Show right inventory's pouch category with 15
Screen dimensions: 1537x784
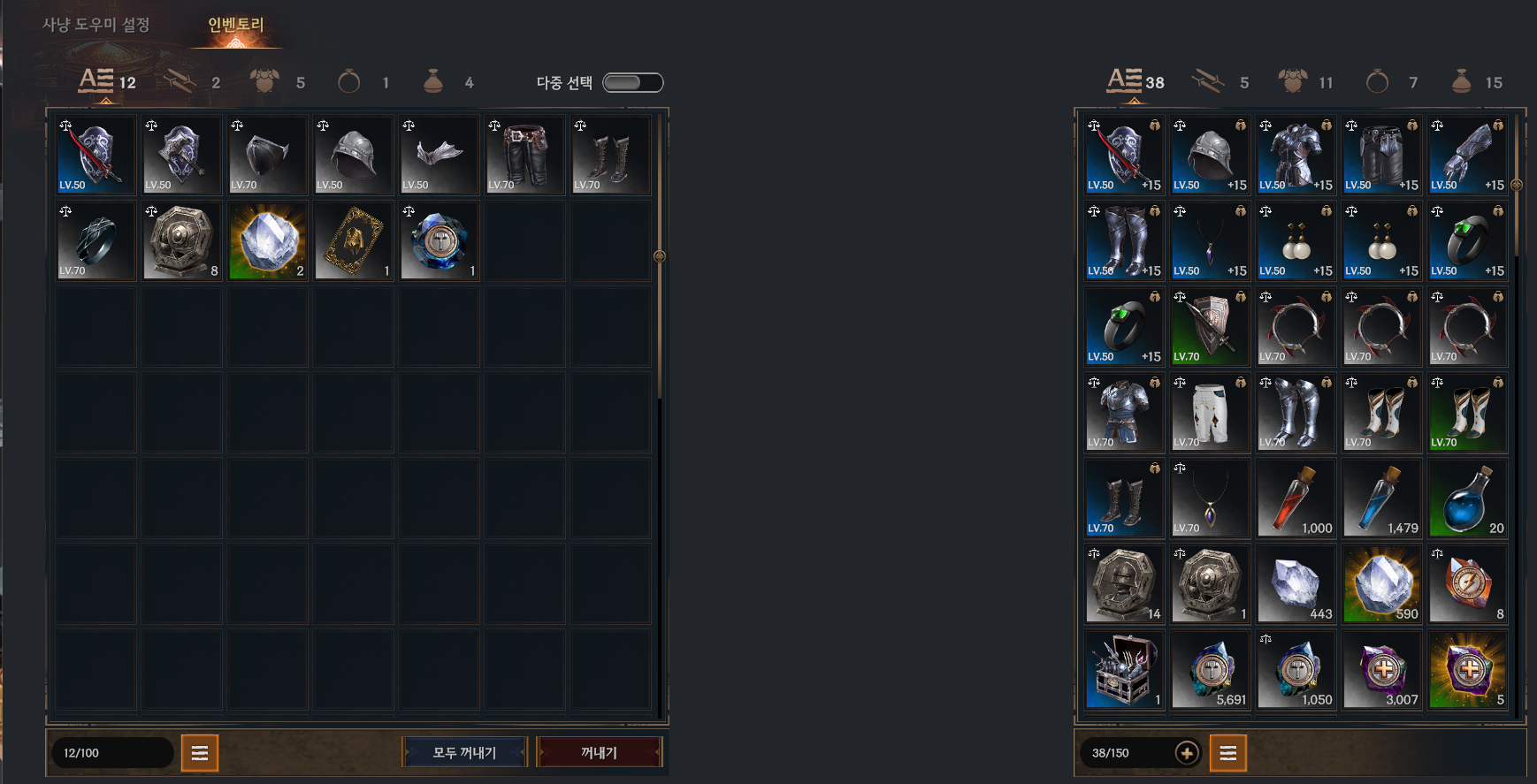(x=1476, y=82)
